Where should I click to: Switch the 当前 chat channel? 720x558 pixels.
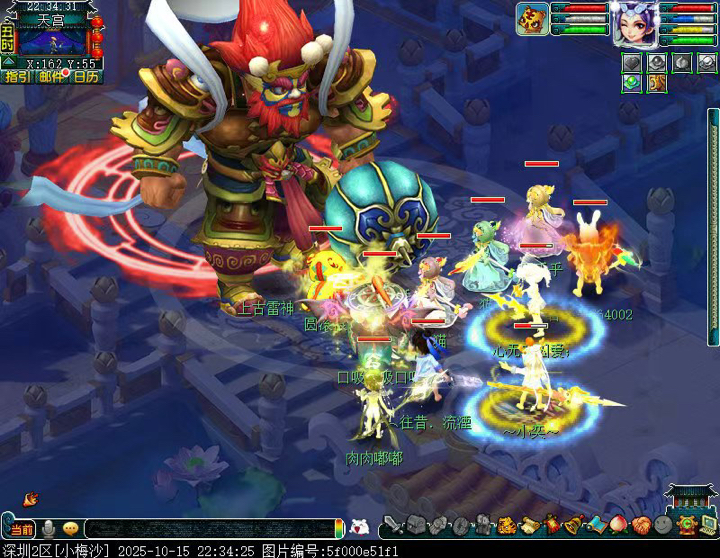20,528
